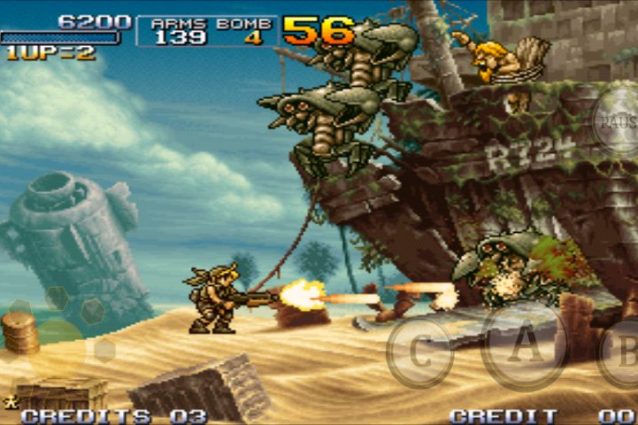
Task: Tap the virtual C button
Action: [420, 351]
